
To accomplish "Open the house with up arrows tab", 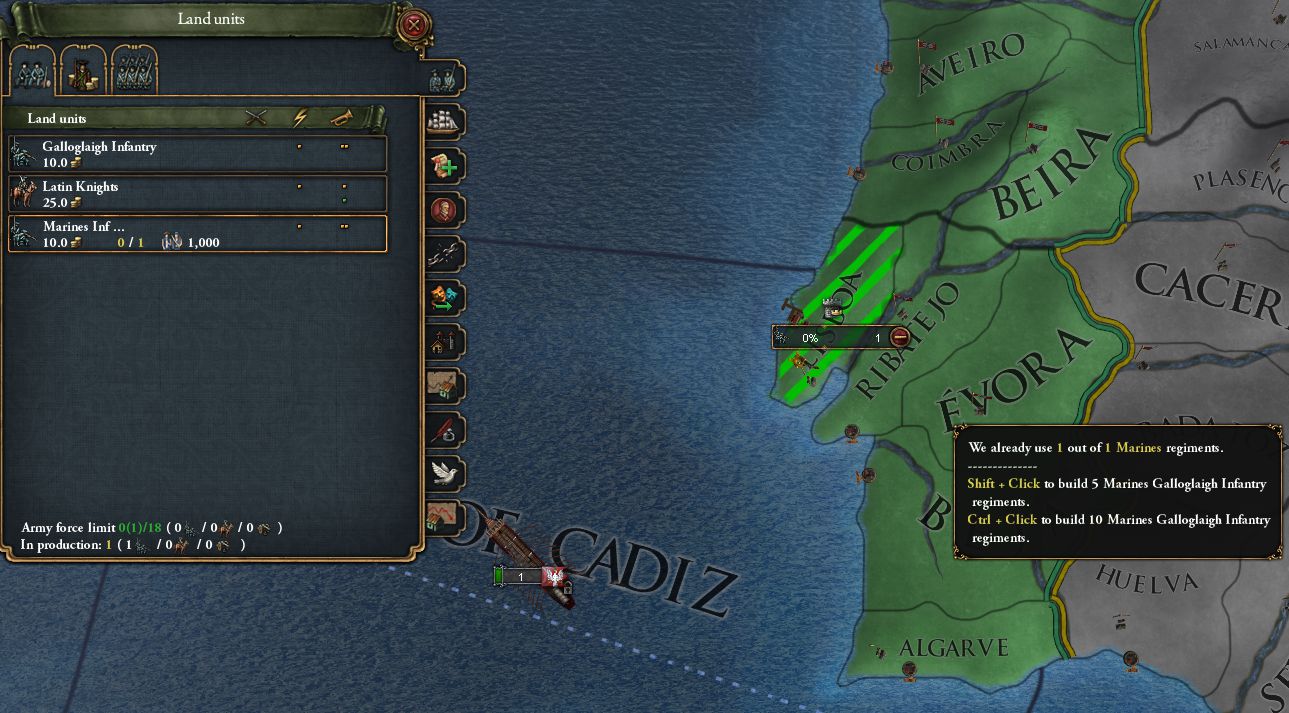I will point(444,342).
